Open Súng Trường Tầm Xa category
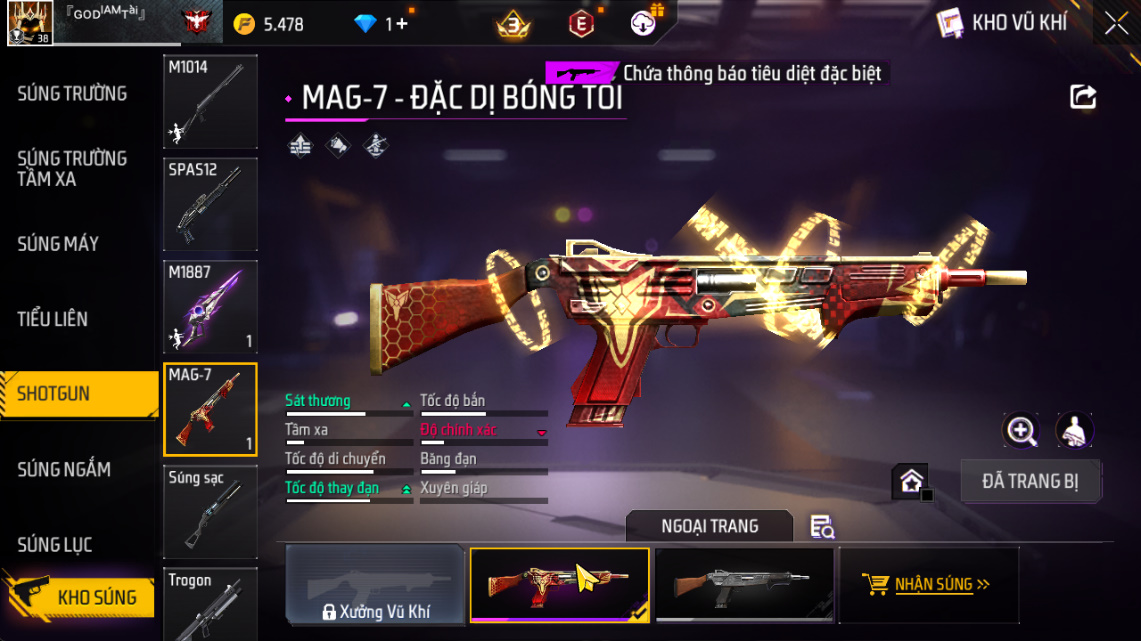The width and height of the screenshot is (1141, 641). point(72,169)
